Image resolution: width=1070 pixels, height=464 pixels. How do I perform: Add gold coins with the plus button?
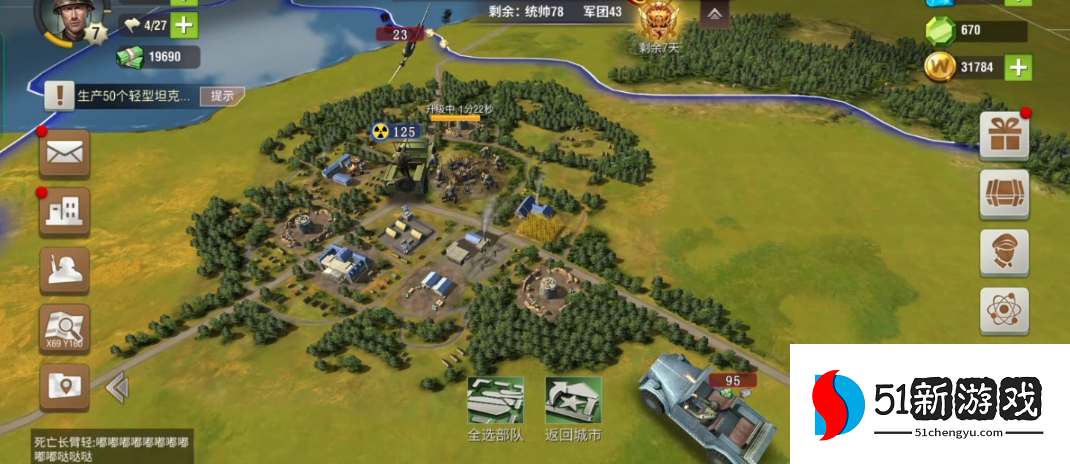(x=1018, y=67)
